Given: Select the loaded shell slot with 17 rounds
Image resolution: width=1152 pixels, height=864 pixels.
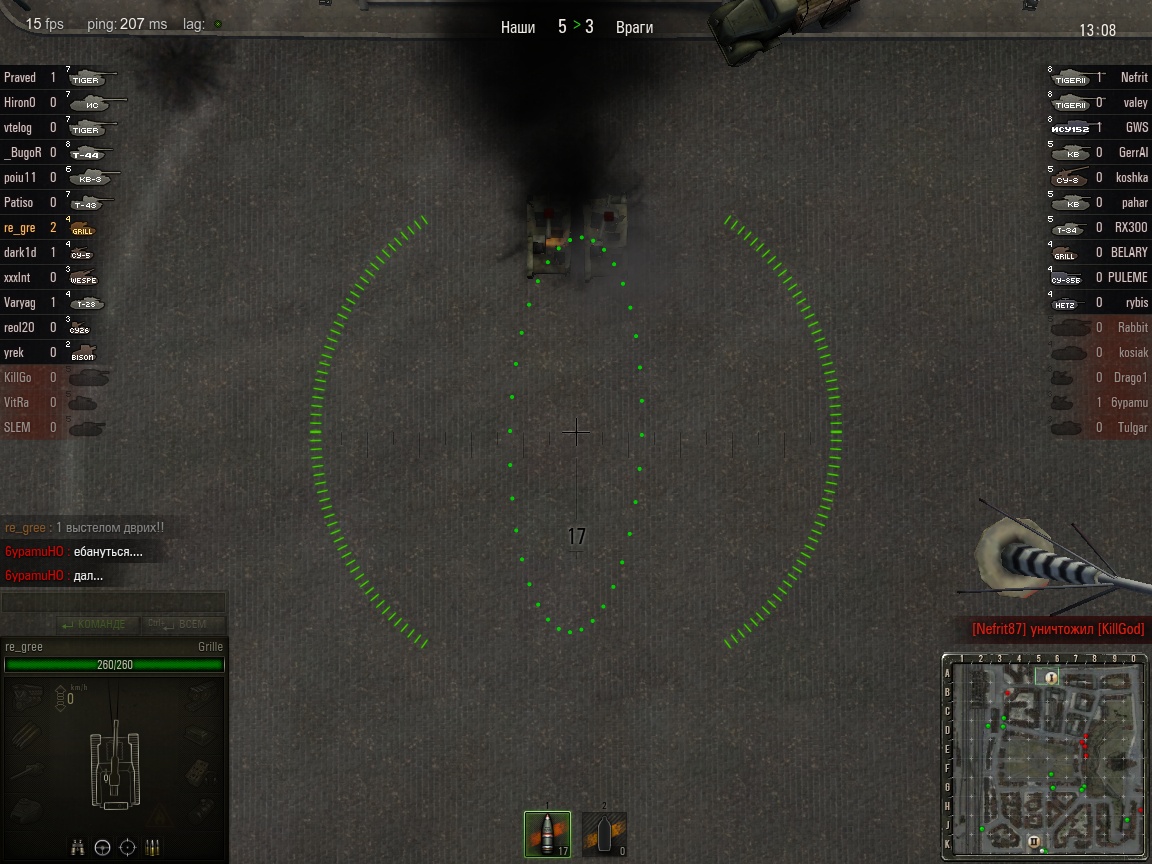Looking at the screenshot, I should (547, 834).
